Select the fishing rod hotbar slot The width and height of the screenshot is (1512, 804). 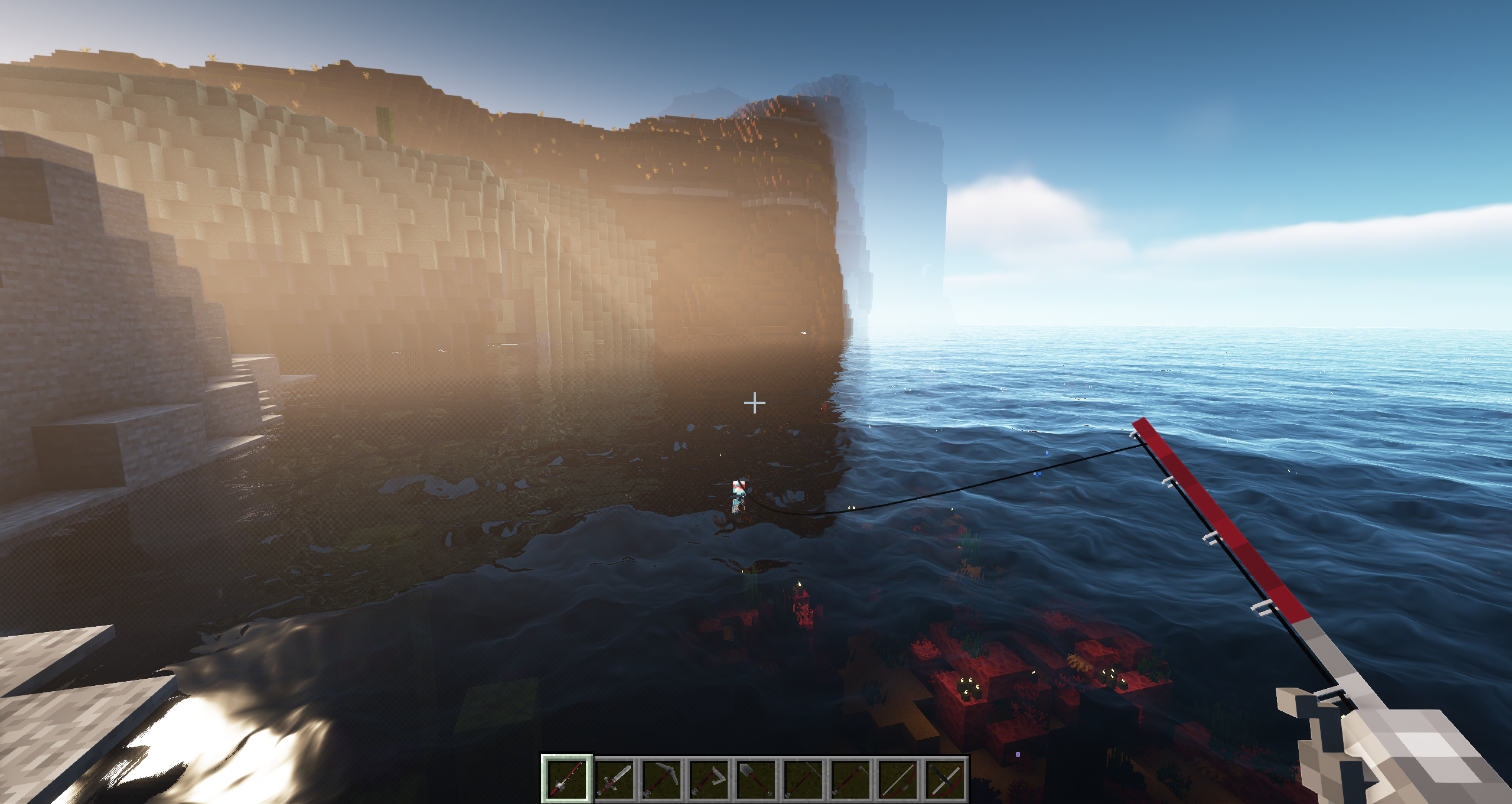(x=567, y=778)
